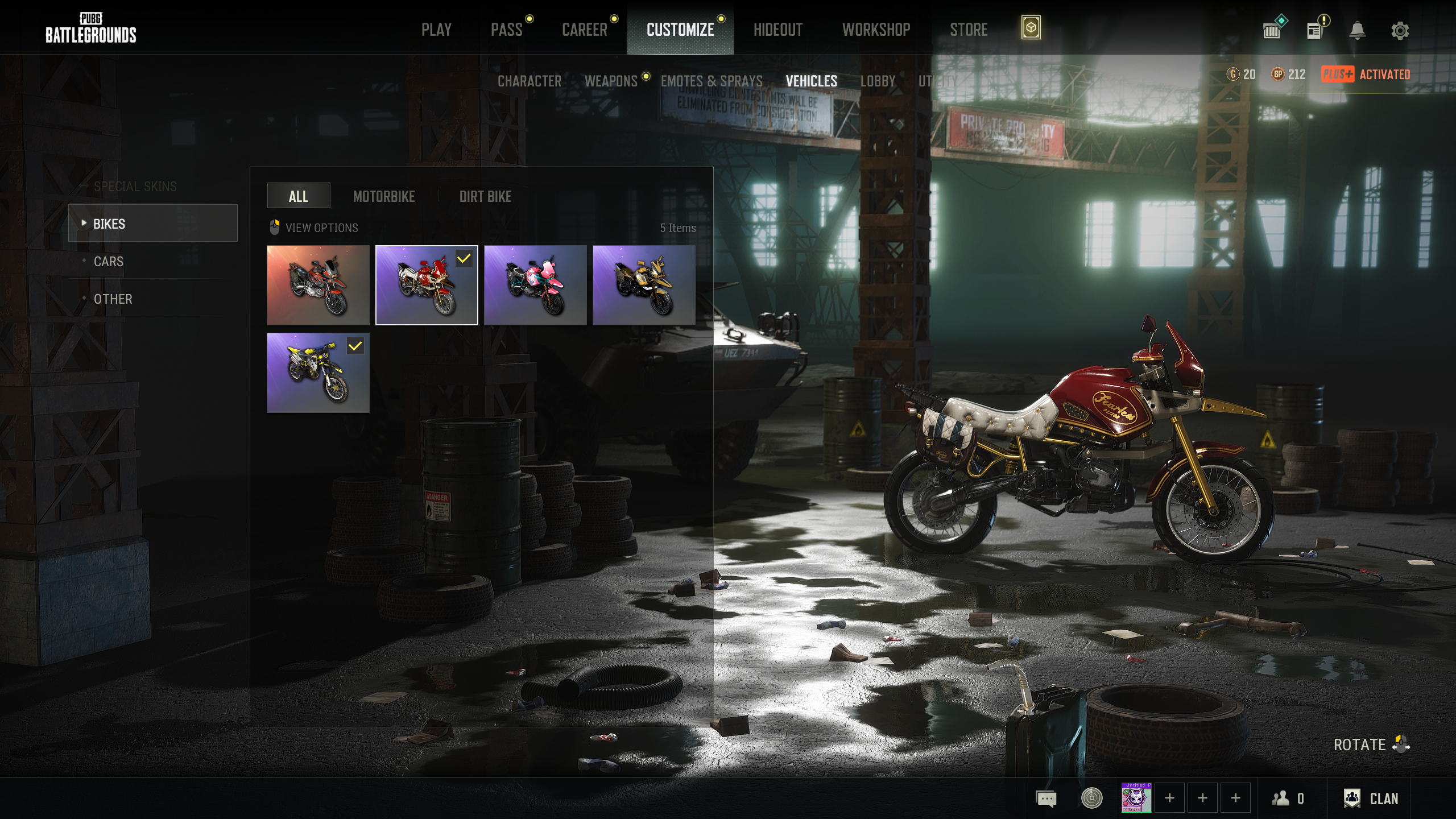Open the Career menu
1456x819 pixels.
(584, 30)
